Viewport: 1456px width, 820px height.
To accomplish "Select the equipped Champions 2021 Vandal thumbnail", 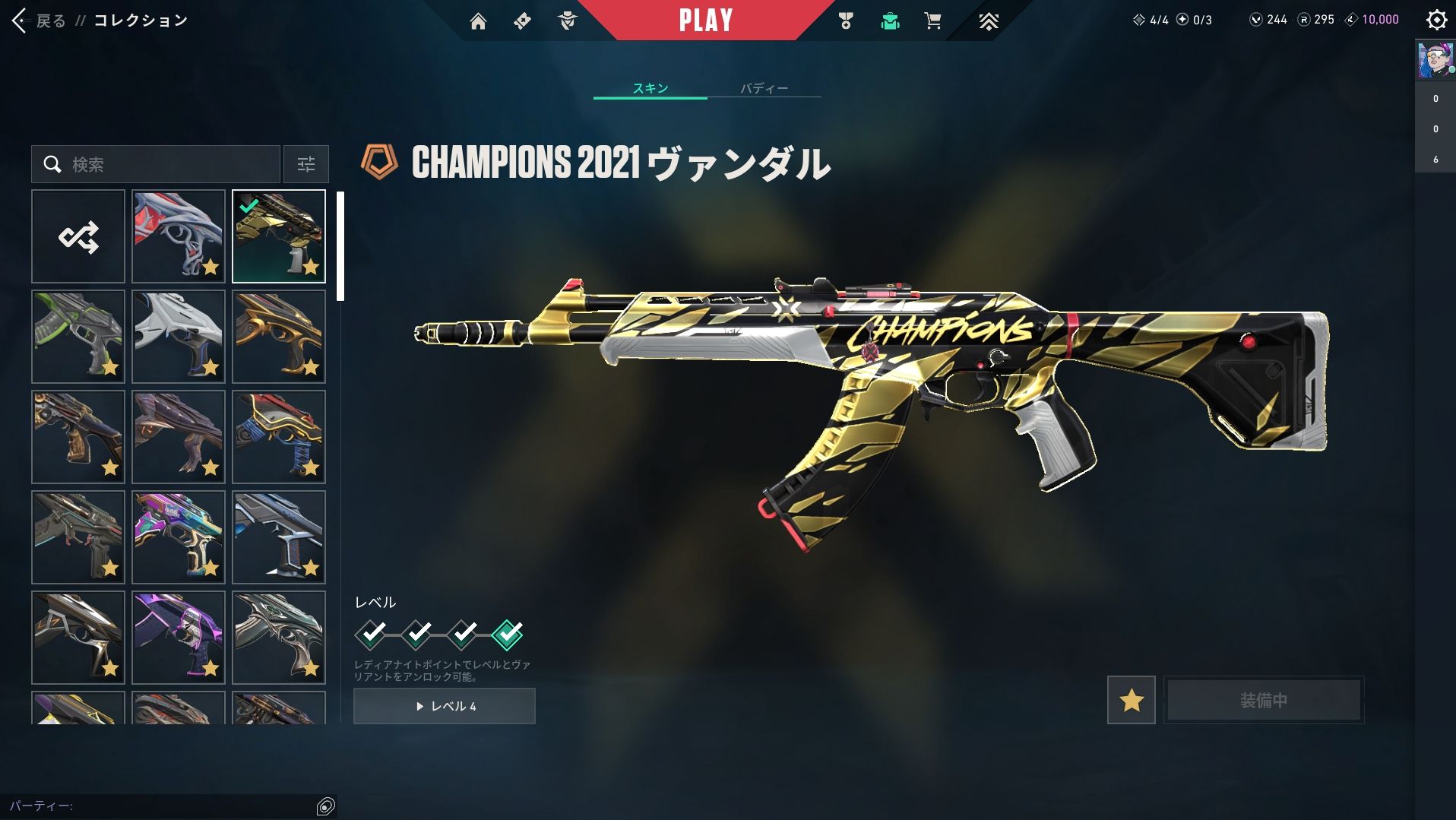I will [279, 236].
